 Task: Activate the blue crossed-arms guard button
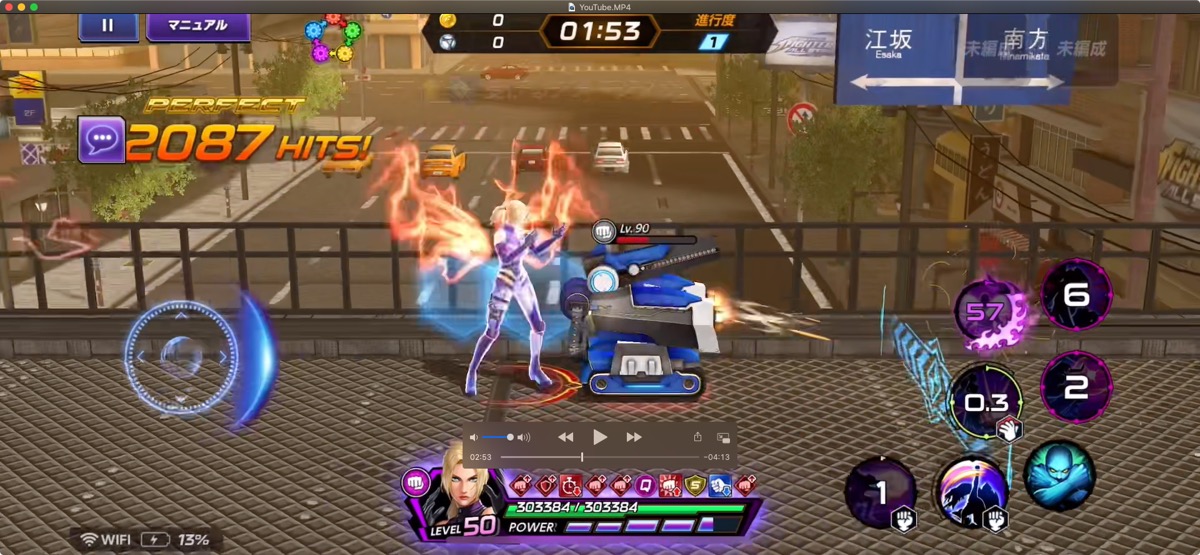click(x=1060, y=476)
